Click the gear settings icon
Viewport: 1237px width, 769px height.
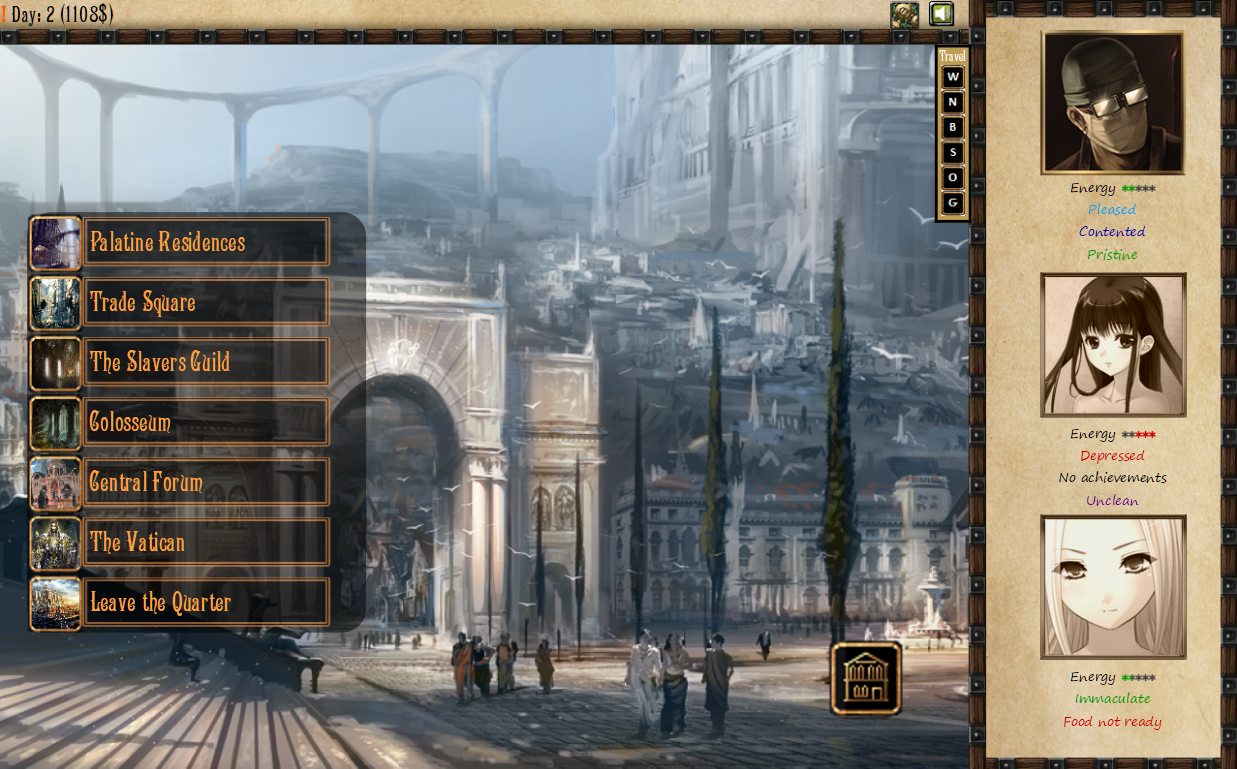coord(905,14)
